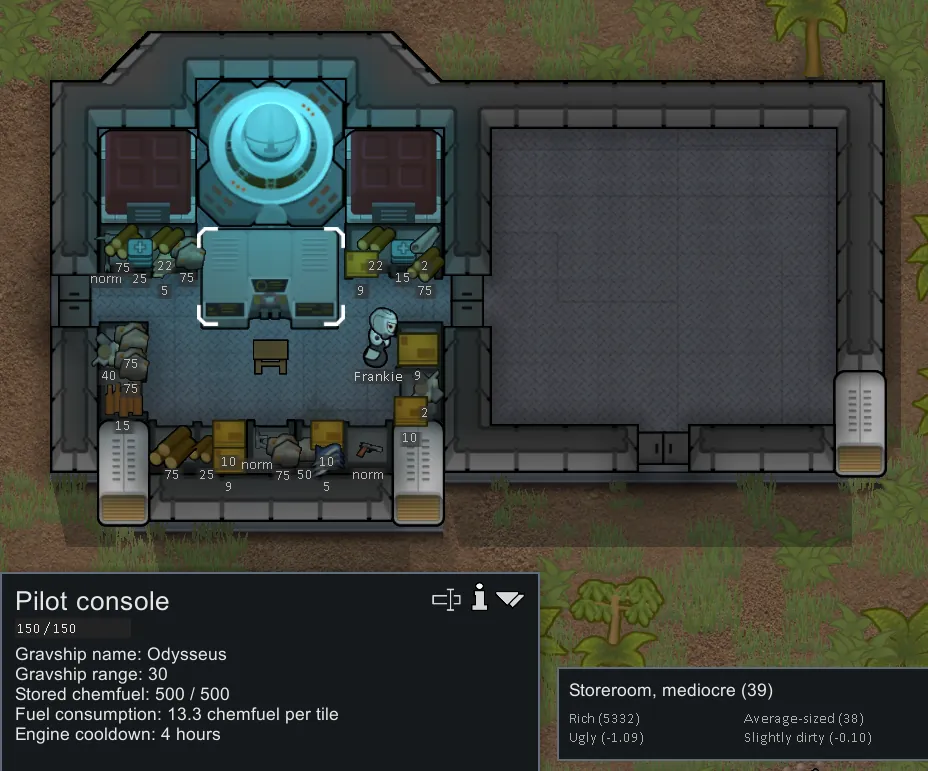
Task: Click the rename gravship text-cursor icon
Action: point(445,599)
